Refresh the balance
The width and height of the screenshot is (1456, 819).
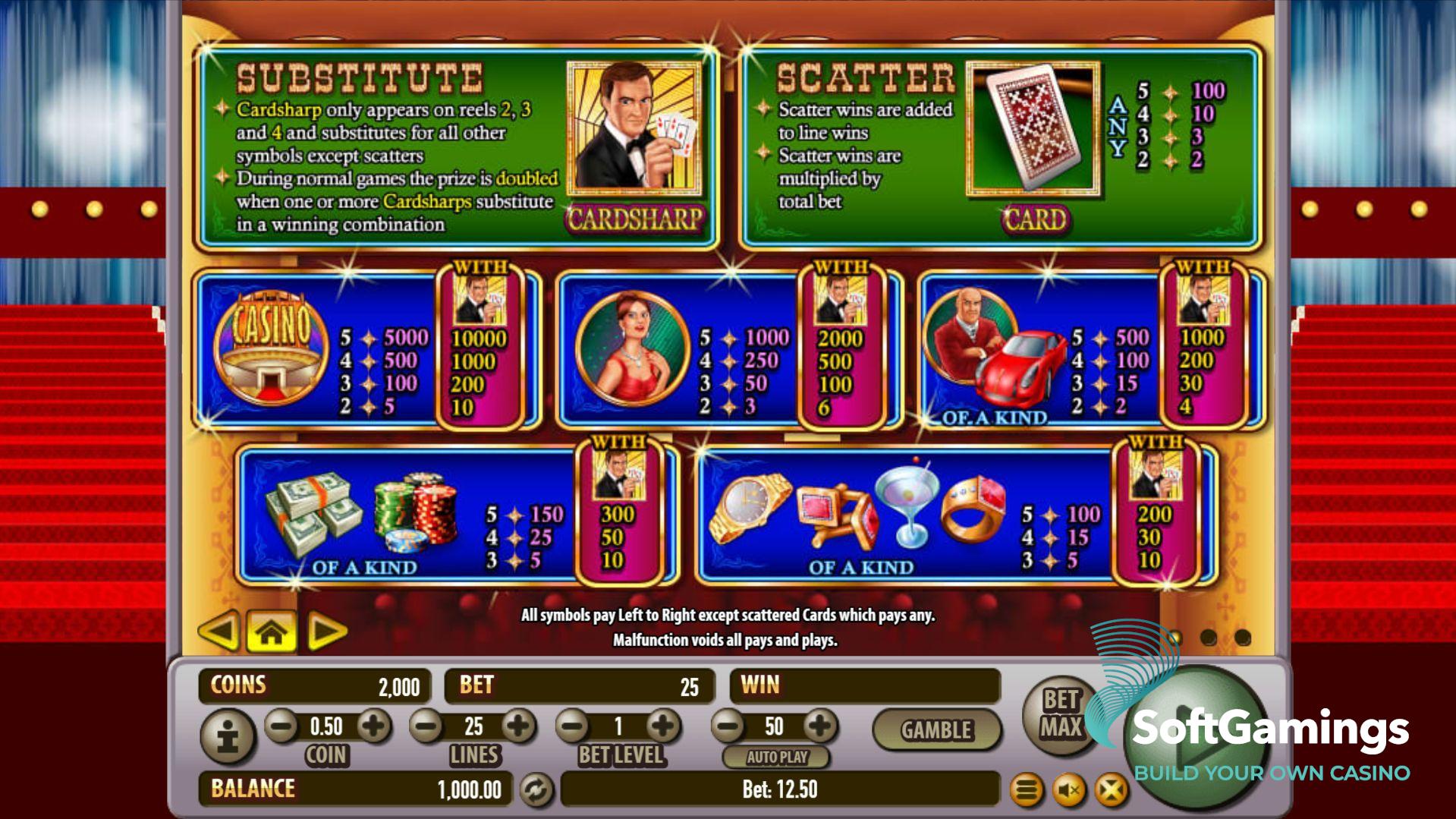click(x=536, y=790)
